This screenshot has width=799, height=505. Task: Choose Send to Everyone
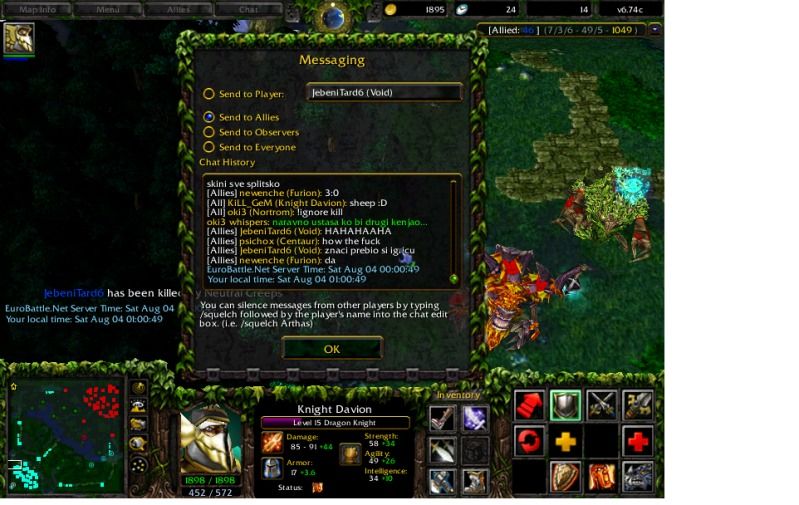point(209,147)
